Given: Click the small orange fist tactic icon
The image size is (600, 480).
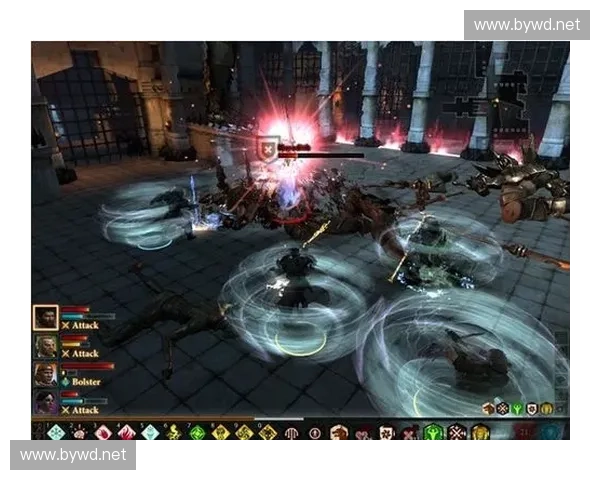Looking at the screenshot, I should coord(489,408).
